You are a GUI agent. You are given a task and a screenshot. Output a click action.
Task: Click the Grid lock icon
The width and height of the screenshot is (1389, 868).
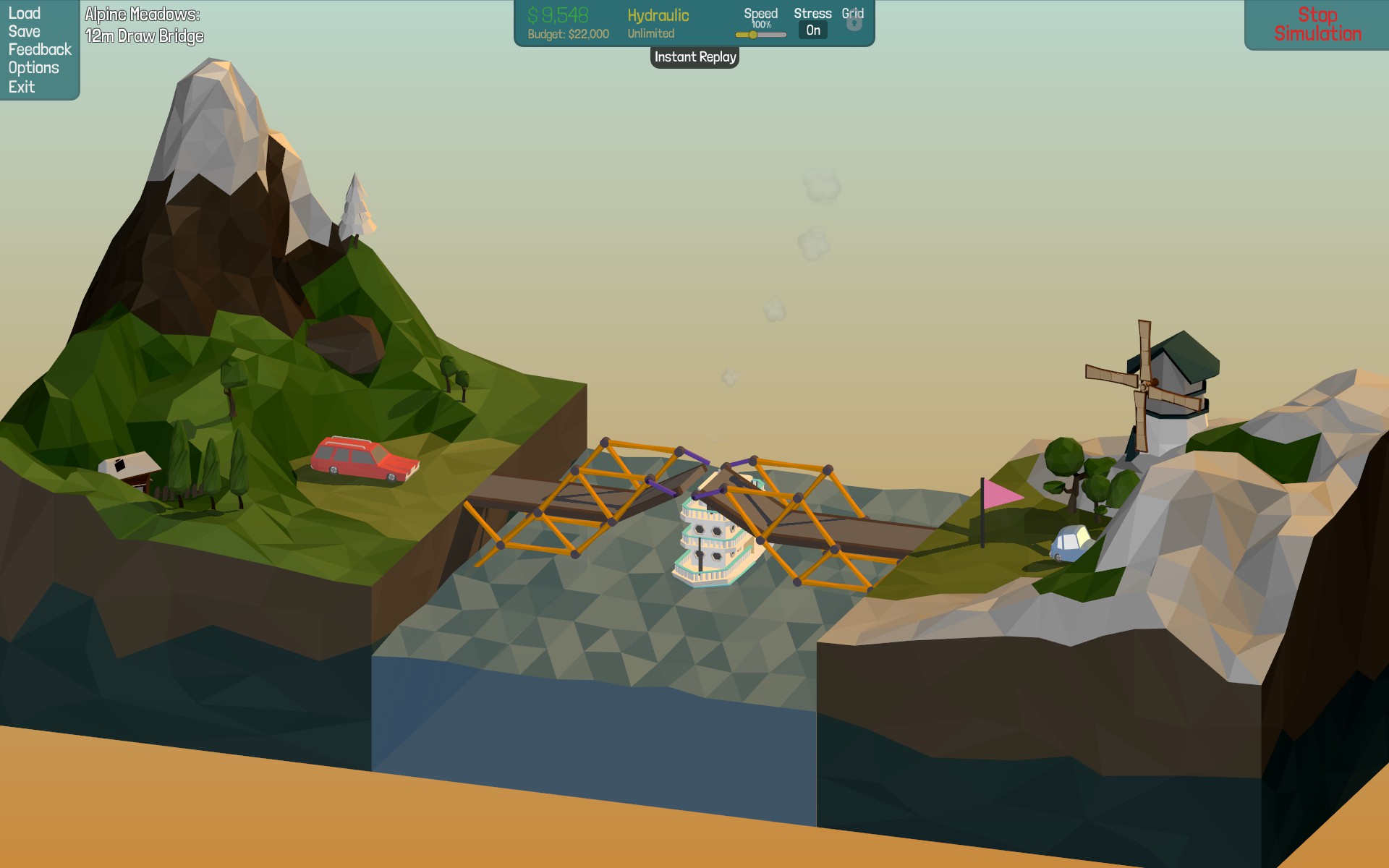(x=854, y=23)
